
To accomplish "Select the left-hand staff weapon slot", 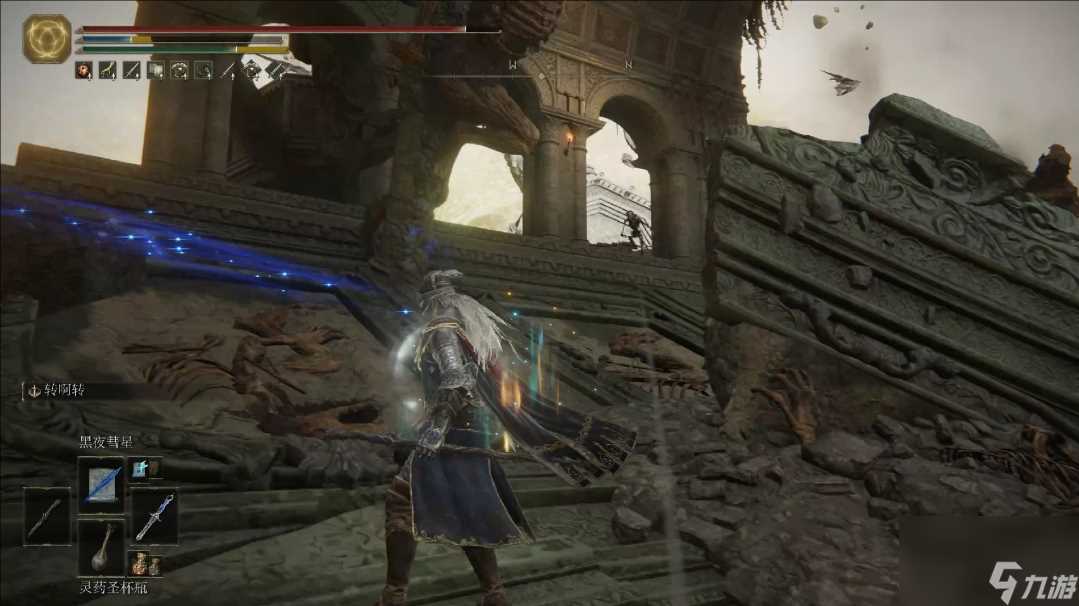I will click(x=47, y=516).
